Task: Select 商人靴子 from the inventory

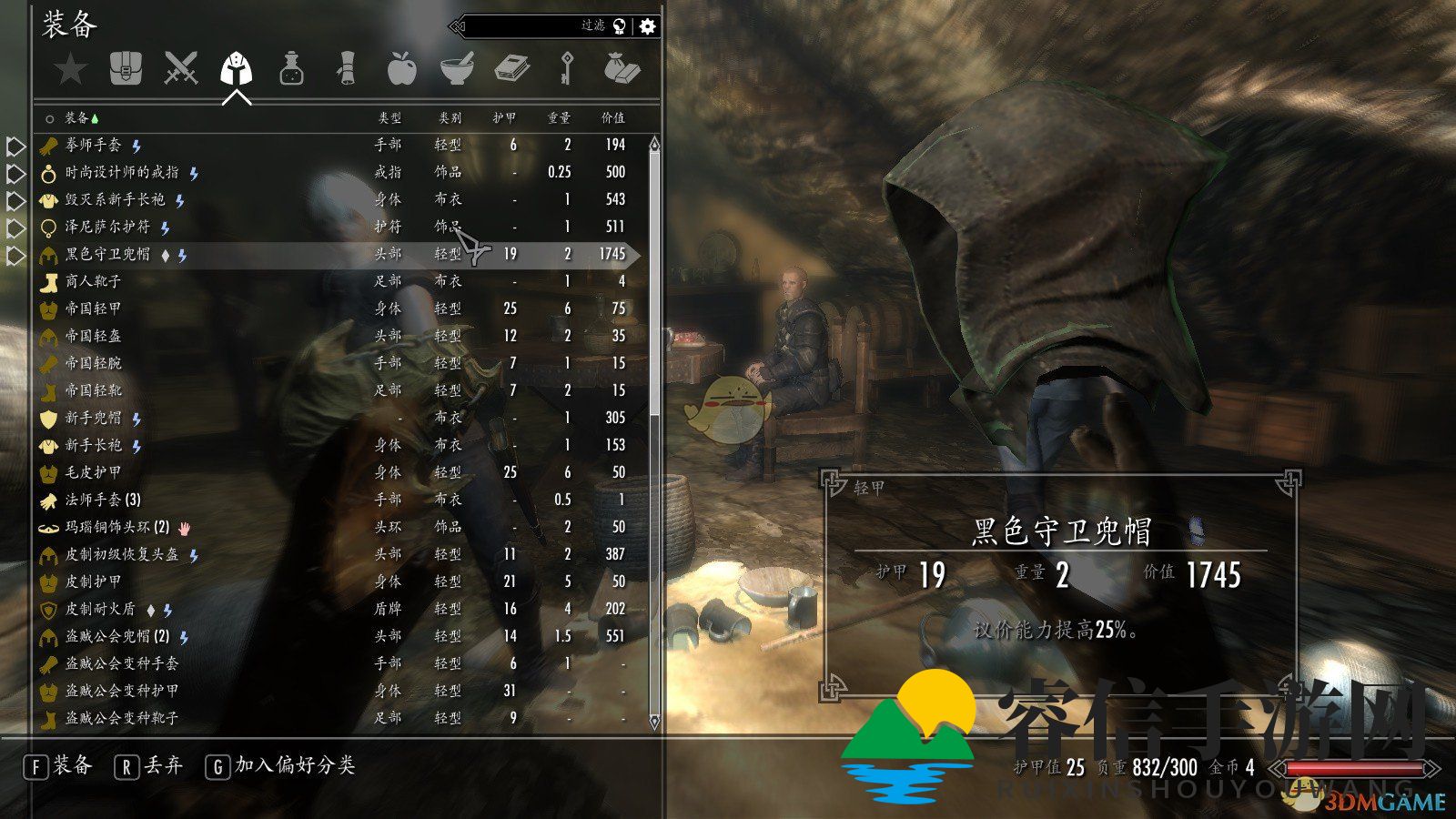Action: tap(93, 281)
